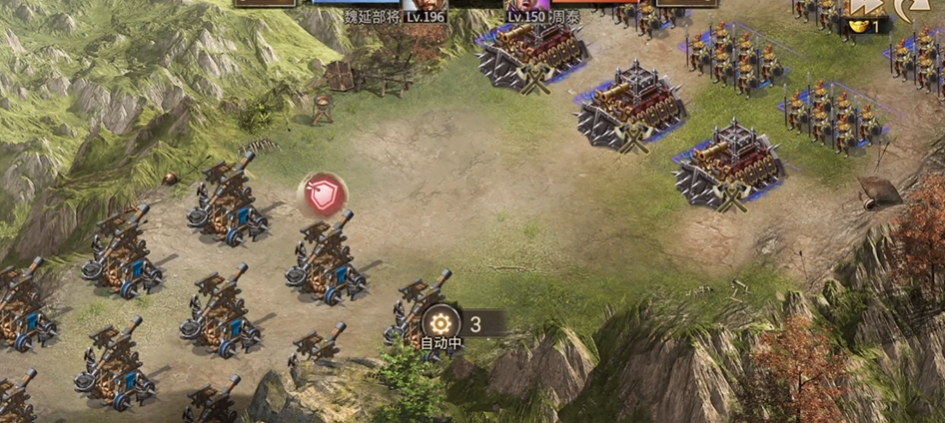Toggle the 自动中 auto-battle gear button
The image size is (945, 423).
(x=440, y=323)
